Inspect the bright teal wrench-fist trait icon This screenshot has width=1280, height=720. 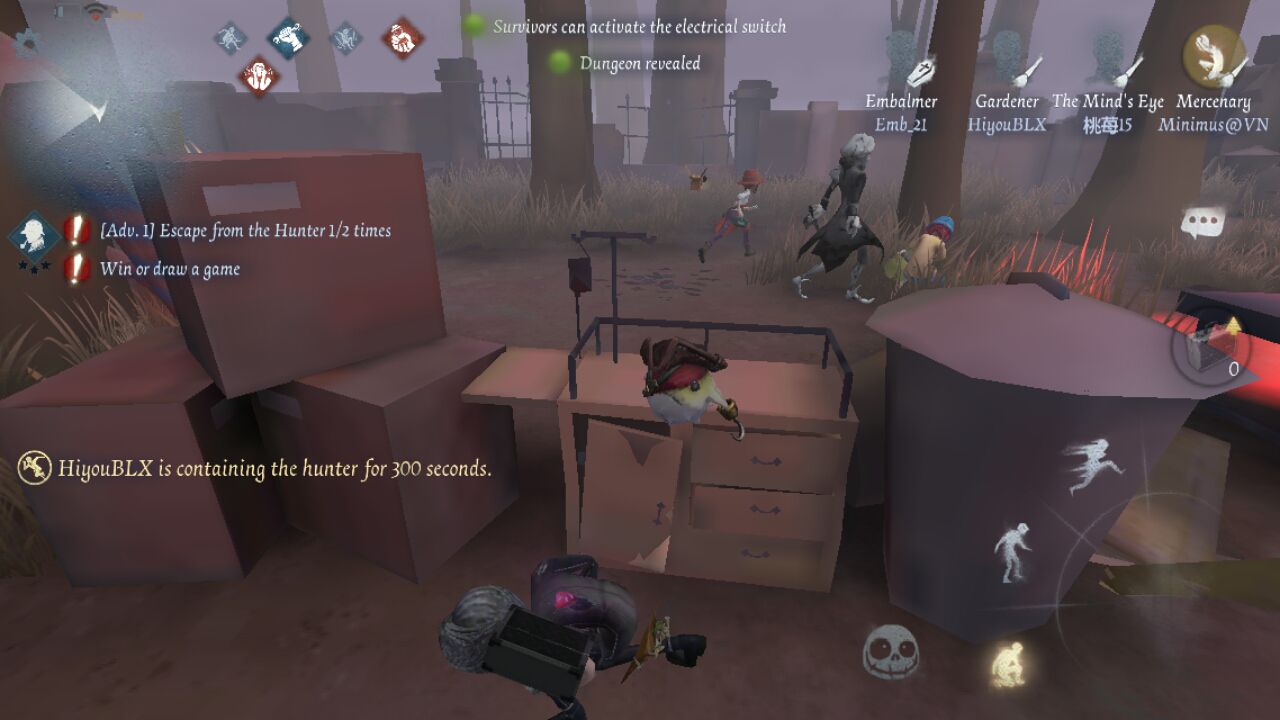288,38
